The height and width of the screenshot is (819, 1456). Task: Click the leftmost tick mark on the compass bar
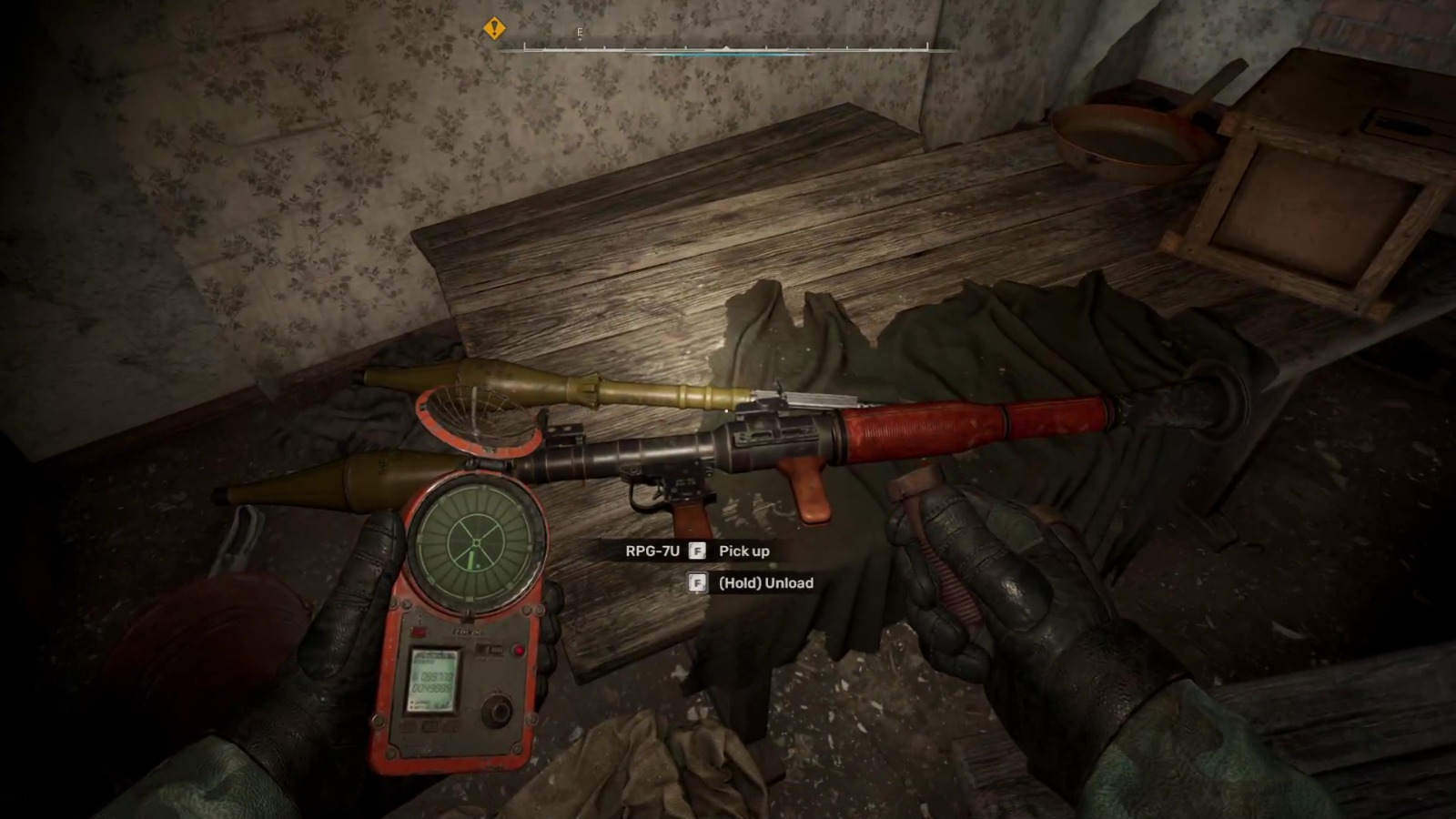(x=524, y=46)
